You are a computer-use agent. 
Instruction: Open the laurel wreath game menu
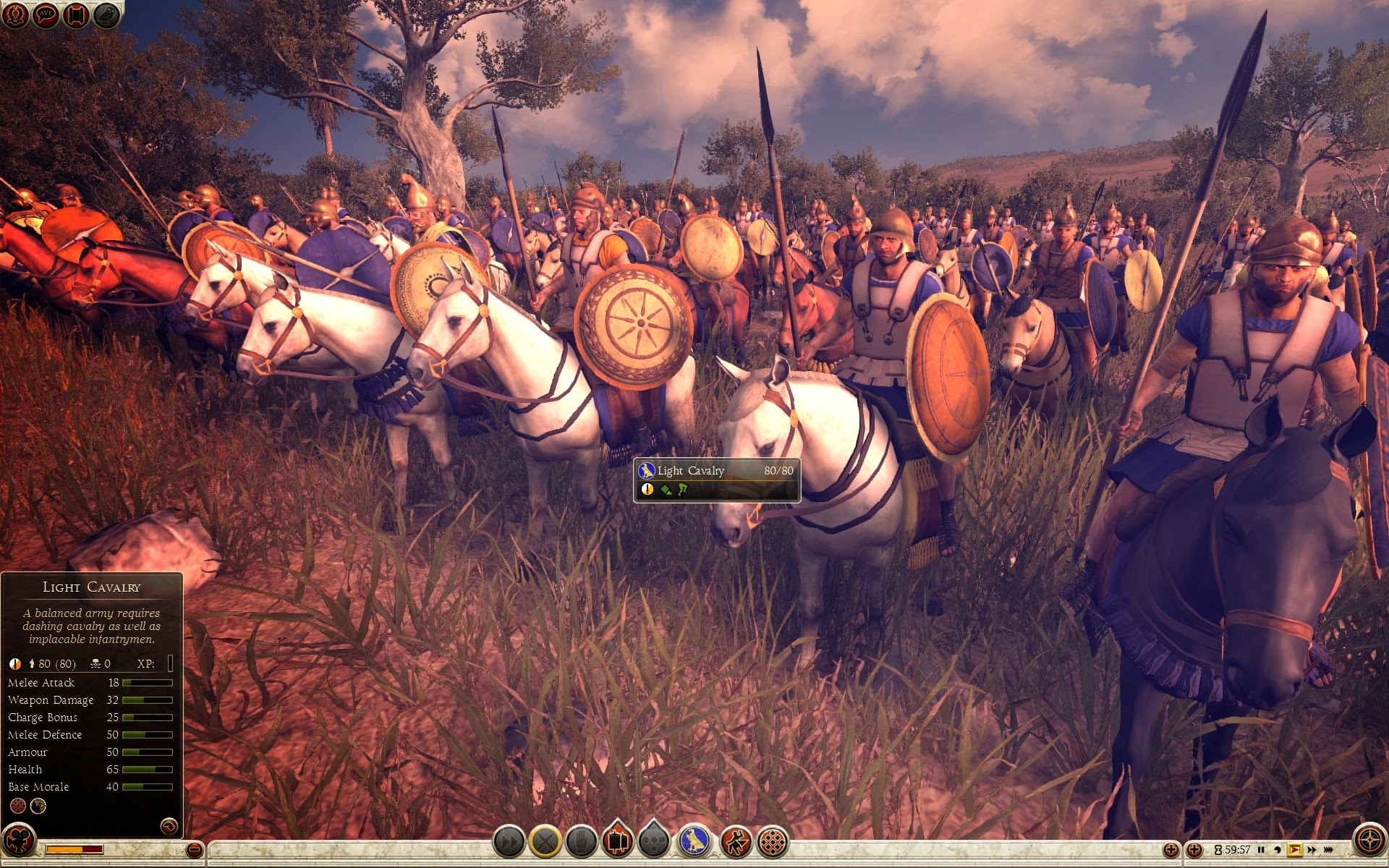[15, 15]
